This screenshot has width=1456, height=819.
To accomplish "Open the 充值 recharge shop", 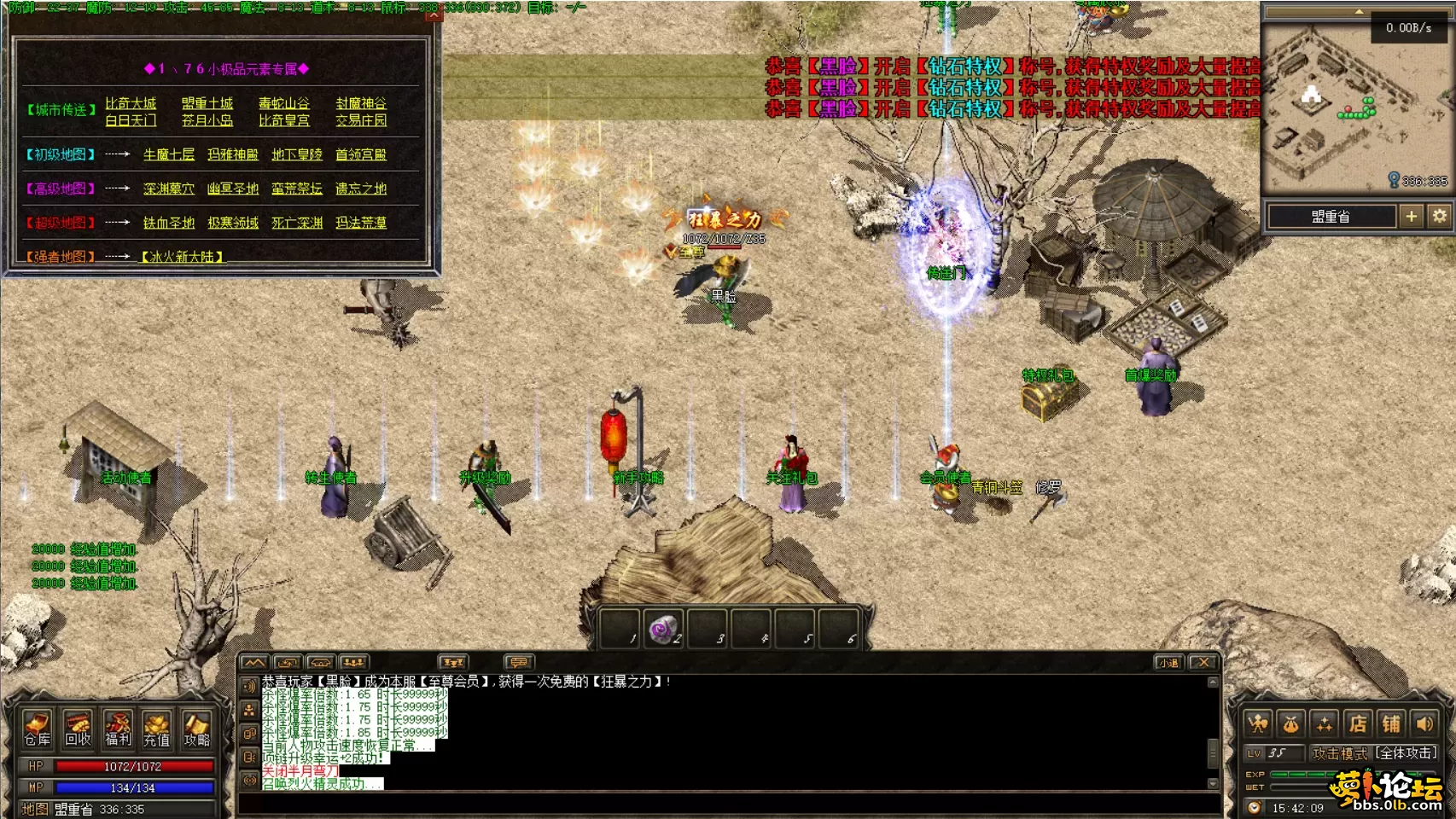I will pyautogui.click(x=156, y=729).
